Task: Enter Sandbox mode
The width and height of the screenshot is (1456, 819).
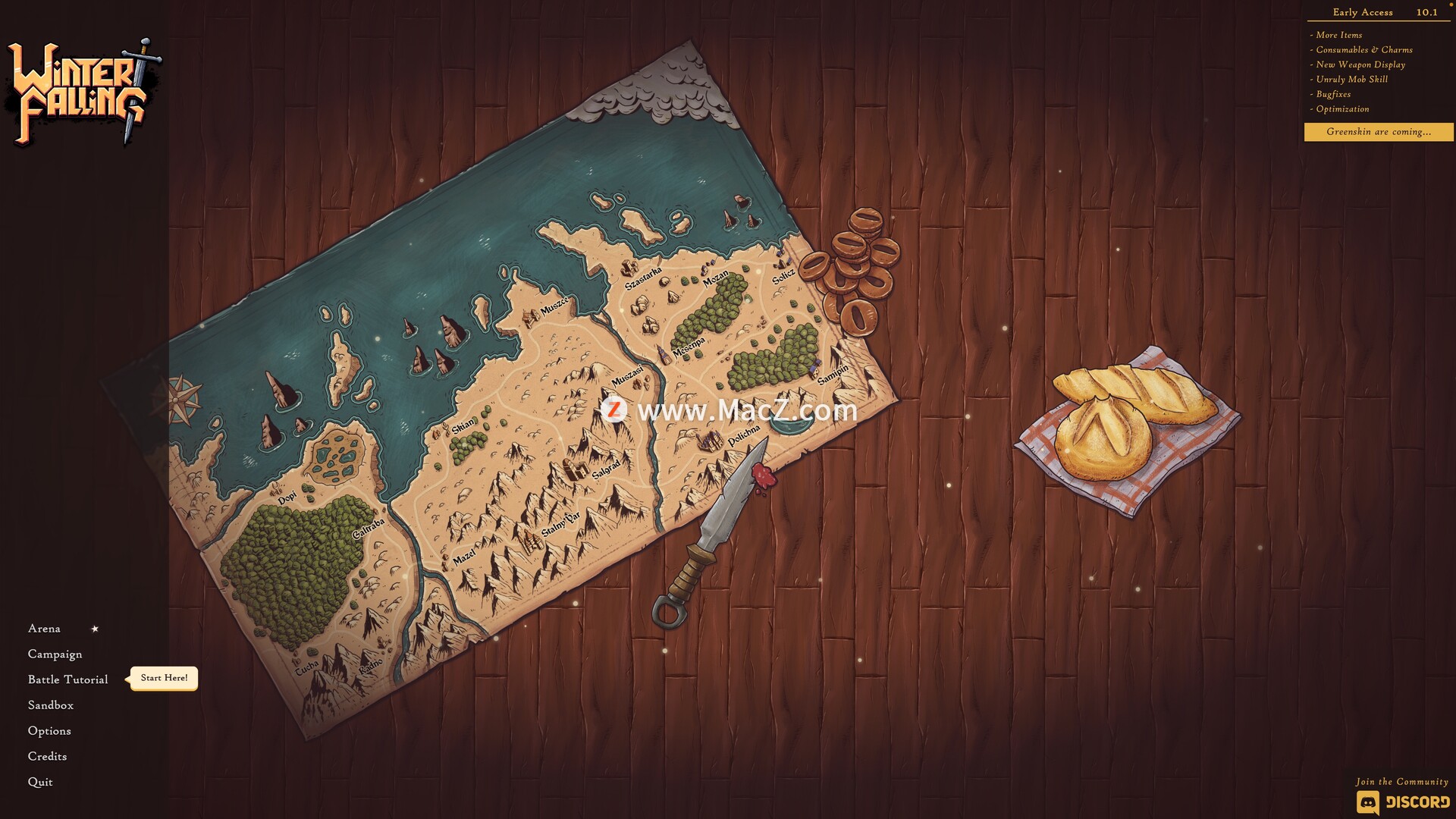Action: pos(51,705)
